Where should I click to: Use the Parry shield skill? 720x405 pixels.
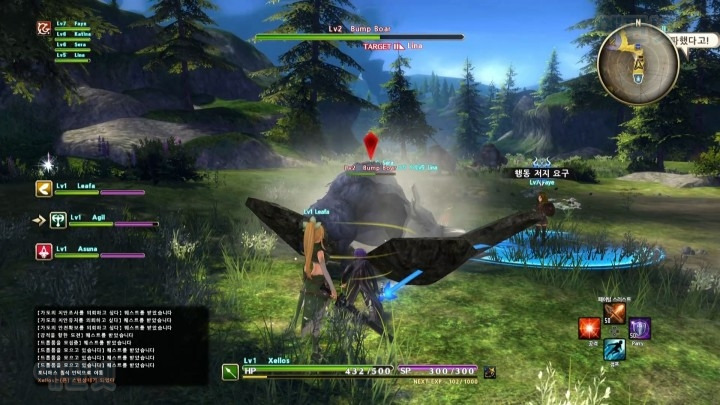click(x=640, y=328)
